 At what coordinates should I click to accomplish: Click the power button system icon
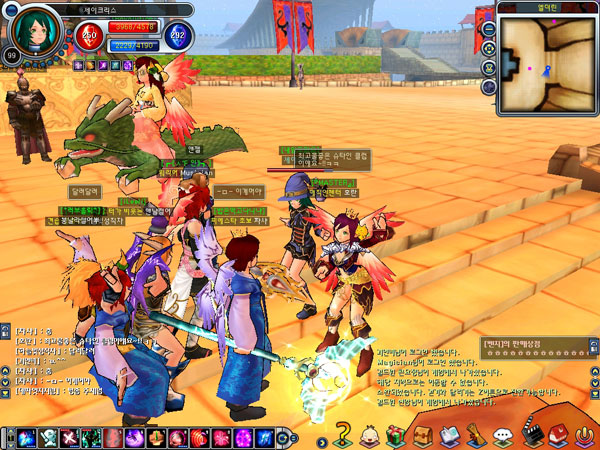tap(584, 435)
